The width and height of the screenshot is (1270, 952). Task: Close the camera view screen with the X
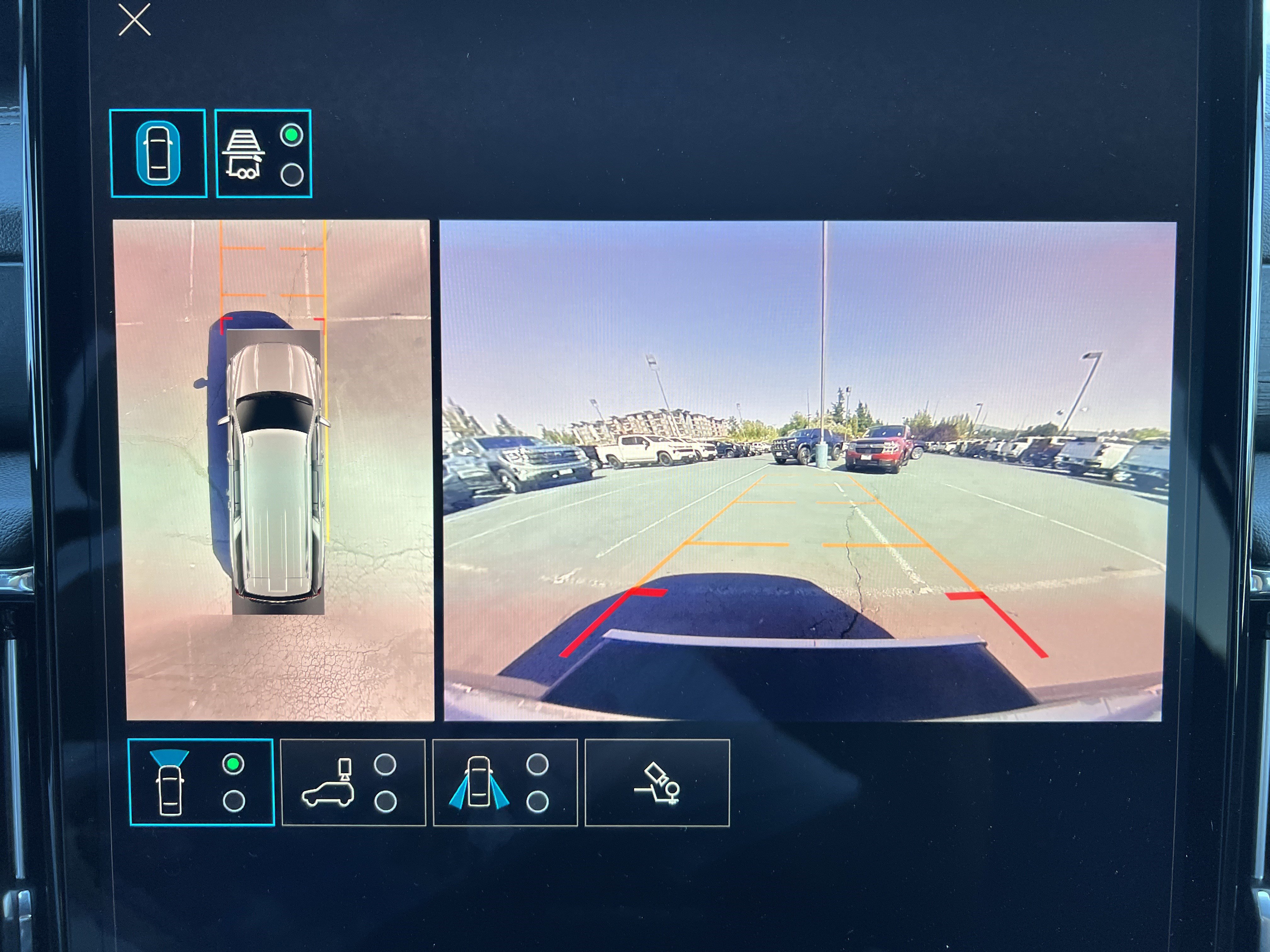[135, 20]
